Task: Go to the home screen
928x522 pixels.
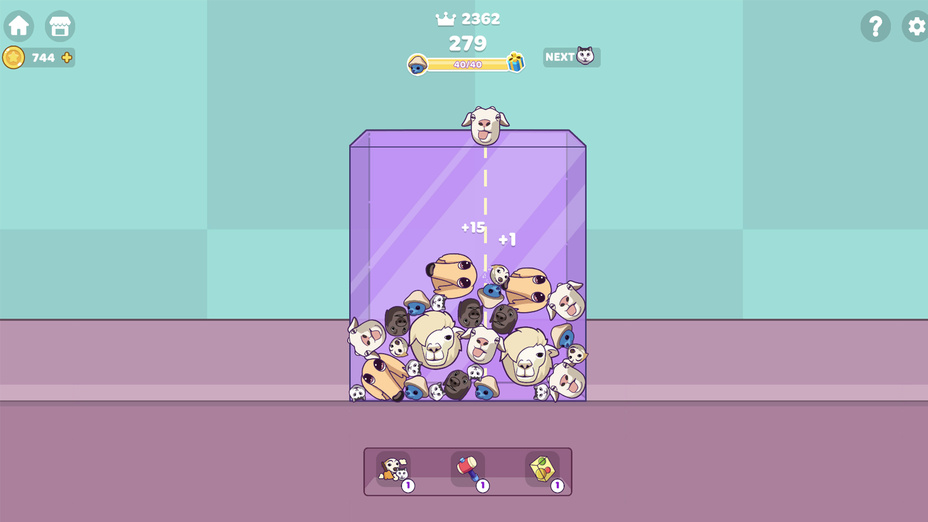Action: 19,26
